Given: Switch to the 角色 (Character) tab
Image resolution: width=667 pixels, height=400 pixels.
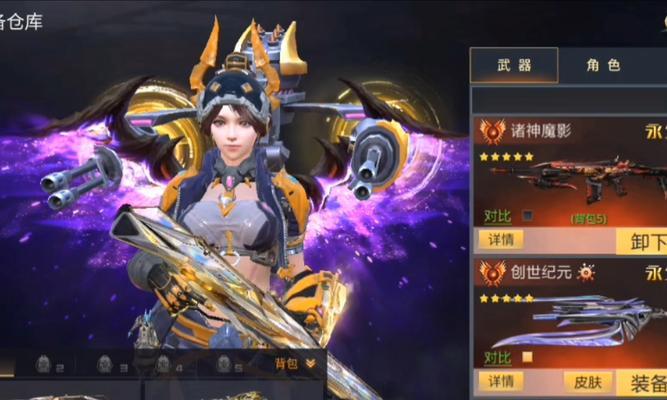Looking at the screenshot, I should point(603,66).
